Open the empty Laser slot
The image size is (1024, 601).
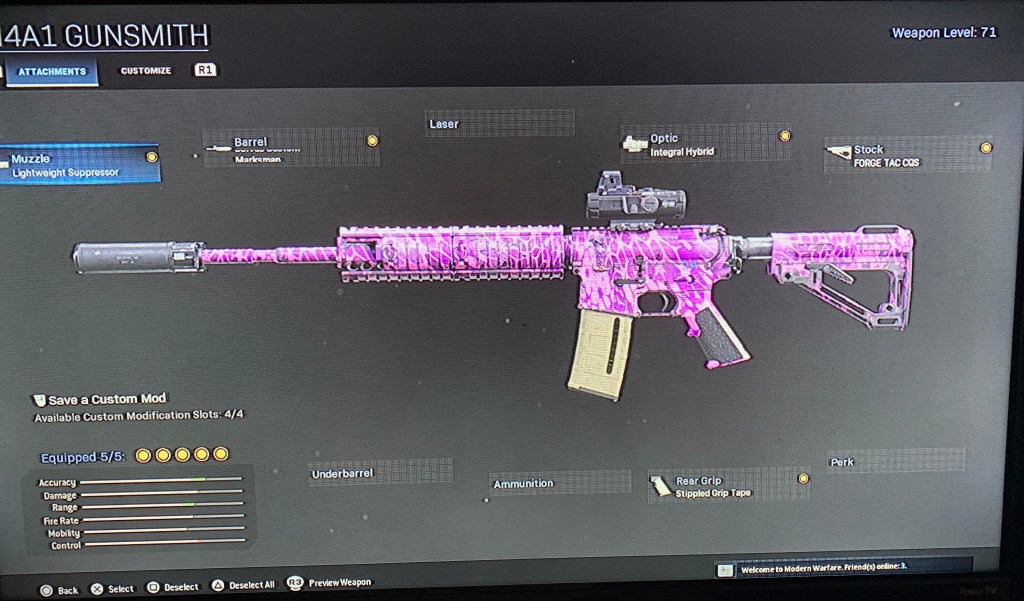(499, 124)
